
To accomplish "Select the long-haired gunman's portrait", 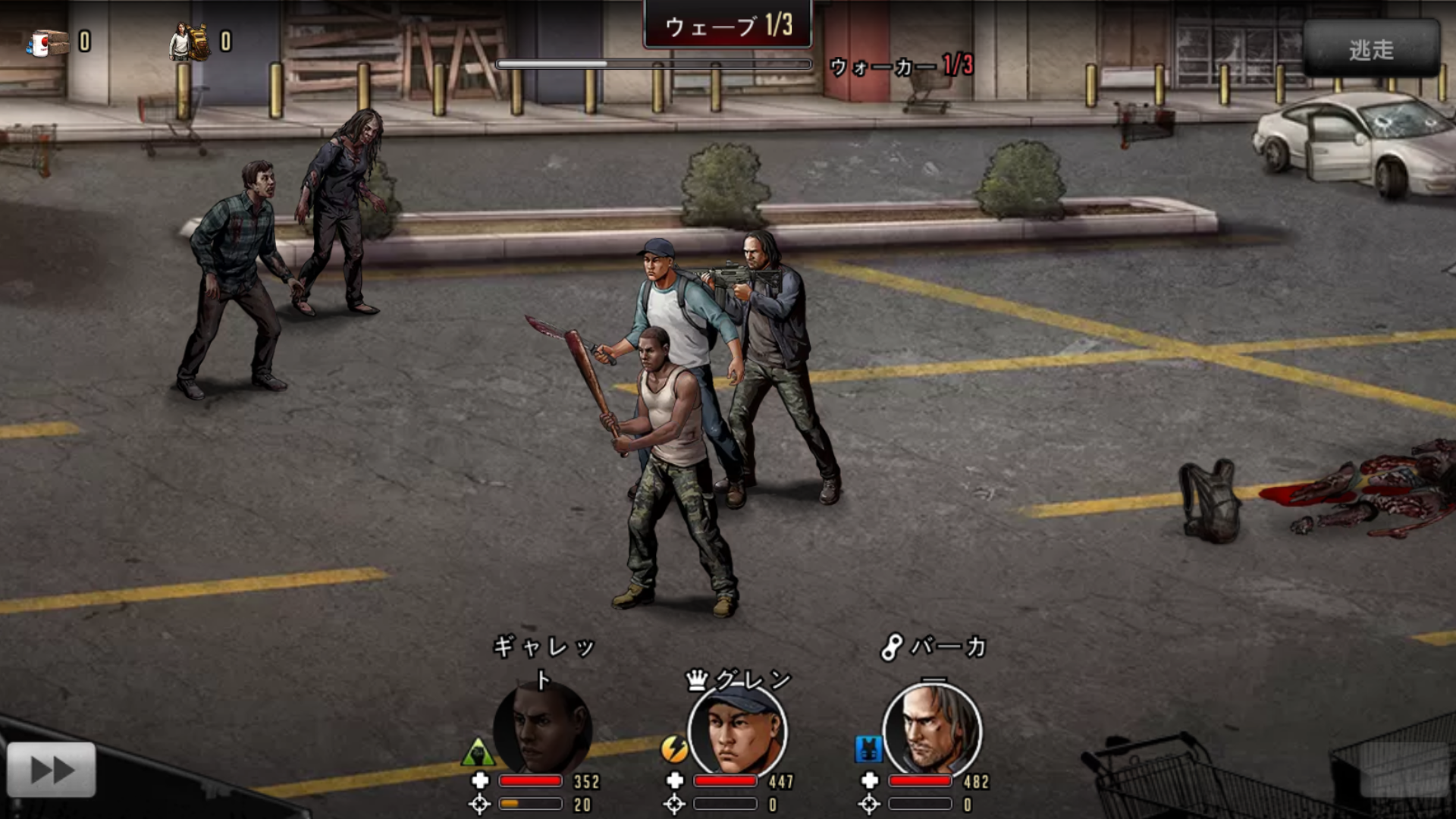I will pos(932,730).
